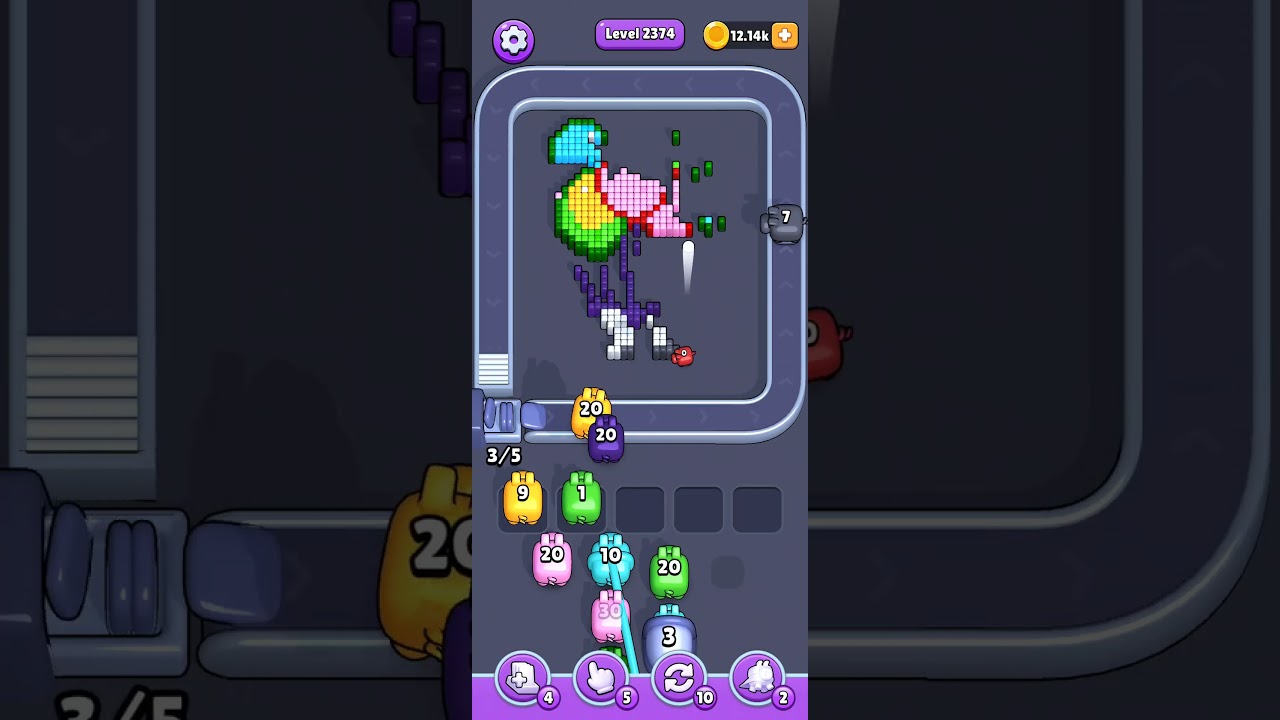
Task: Tap the plus to buy more coins
Action: coord(784,36)
